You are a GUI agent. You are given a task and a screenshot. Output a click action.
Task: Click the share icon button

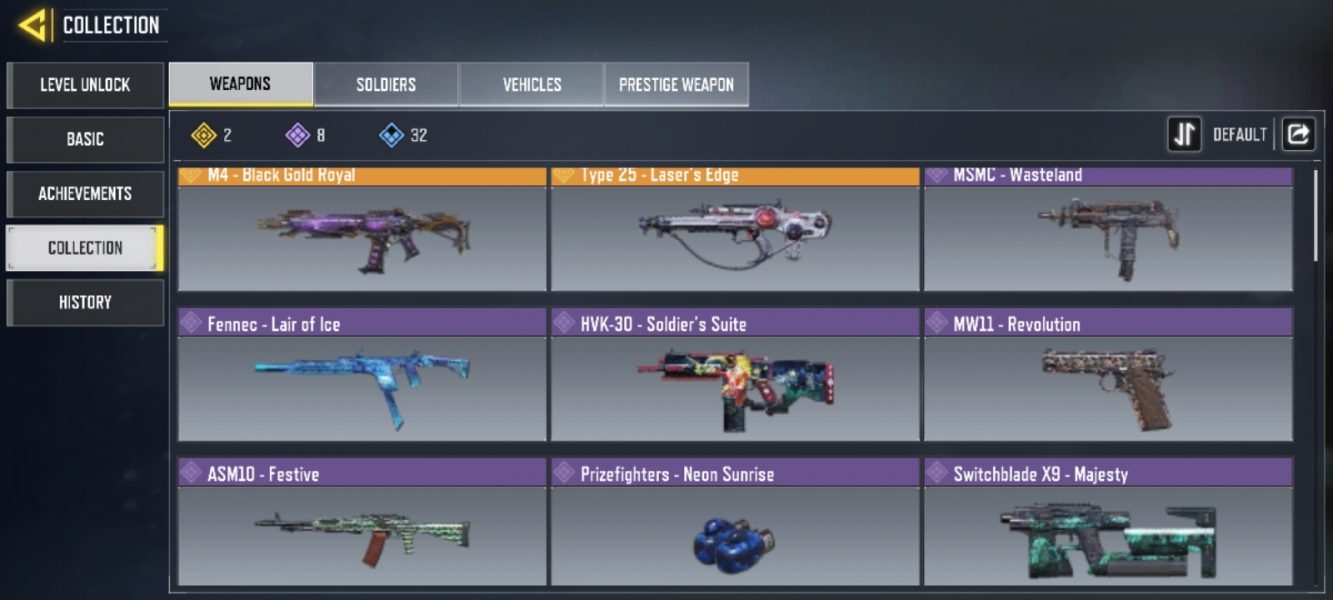pyautogui.click(x=1298, y=134)
